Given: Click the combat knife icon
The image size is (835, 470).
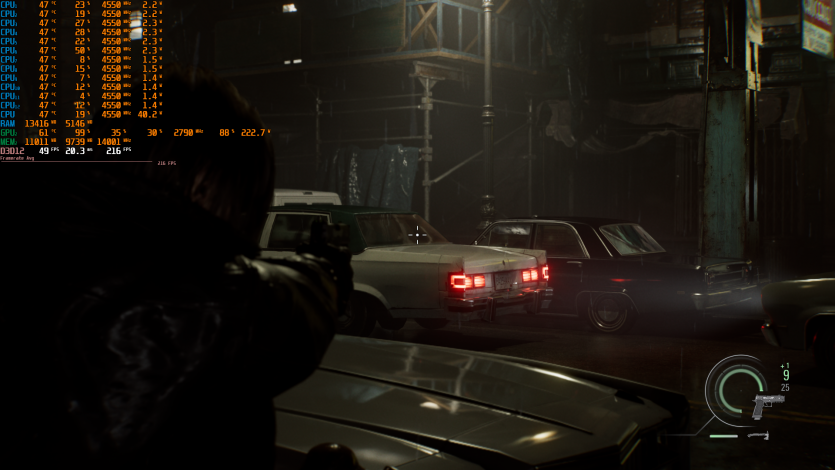Looking at the screenshot, I should point(757,435).
